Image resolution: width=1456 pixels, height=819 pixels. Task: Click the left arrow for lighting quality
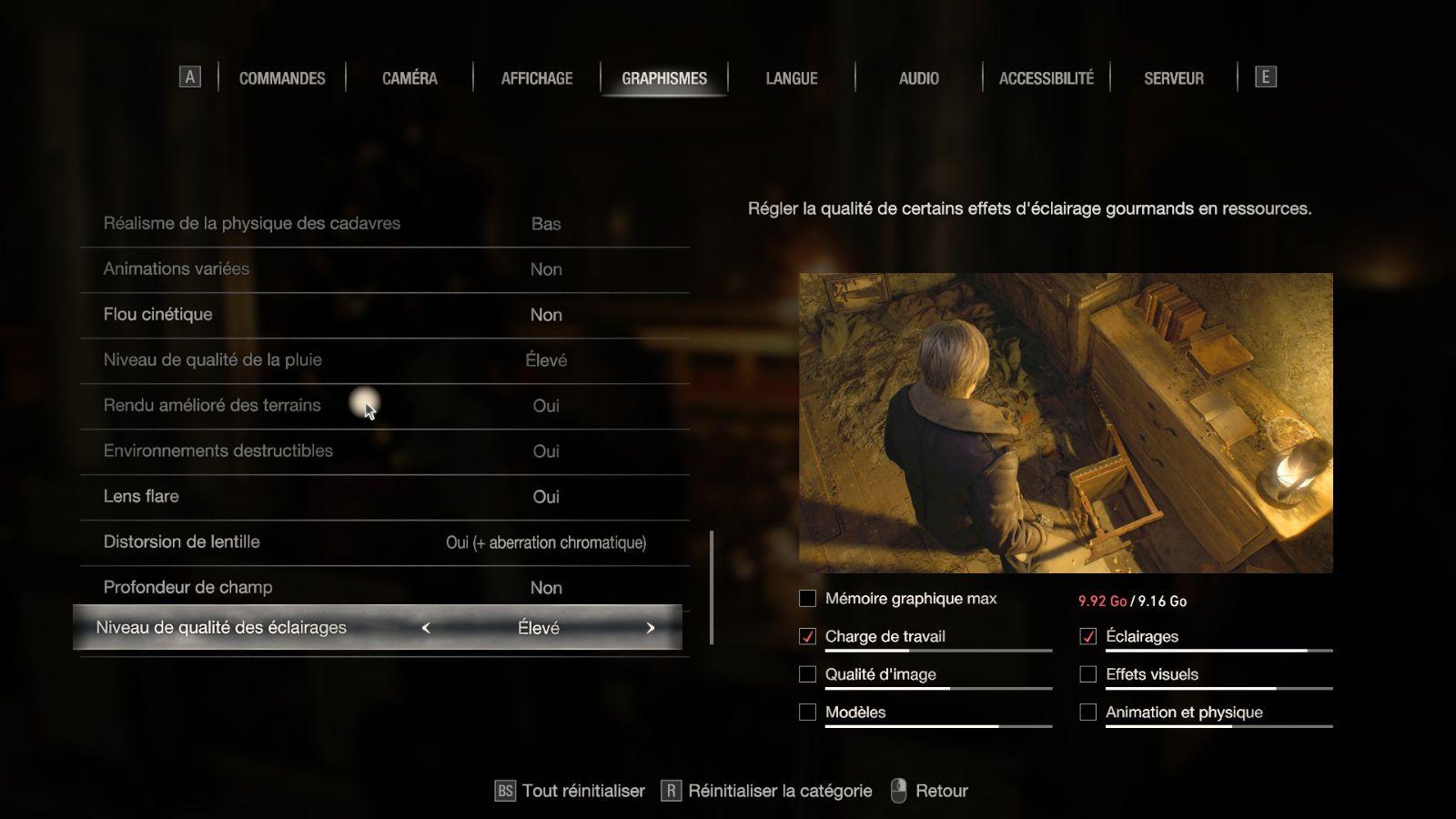click(426, 628)
